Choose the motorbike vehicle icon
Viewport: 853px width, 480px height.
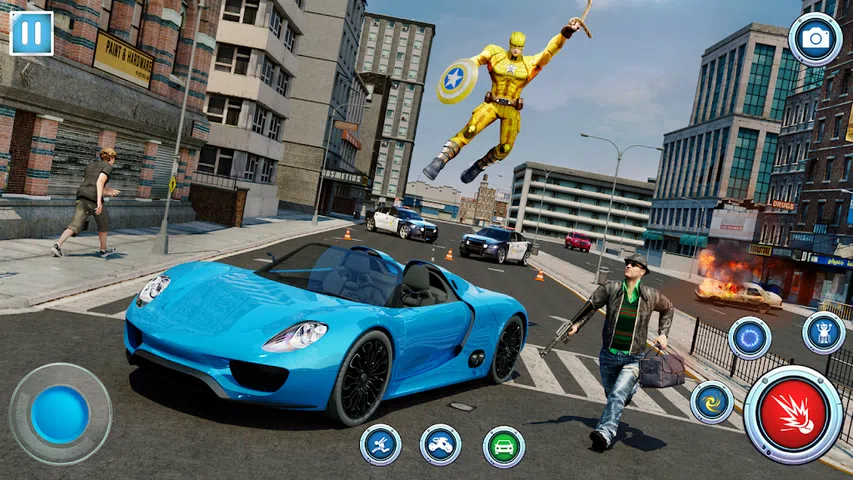441,445
